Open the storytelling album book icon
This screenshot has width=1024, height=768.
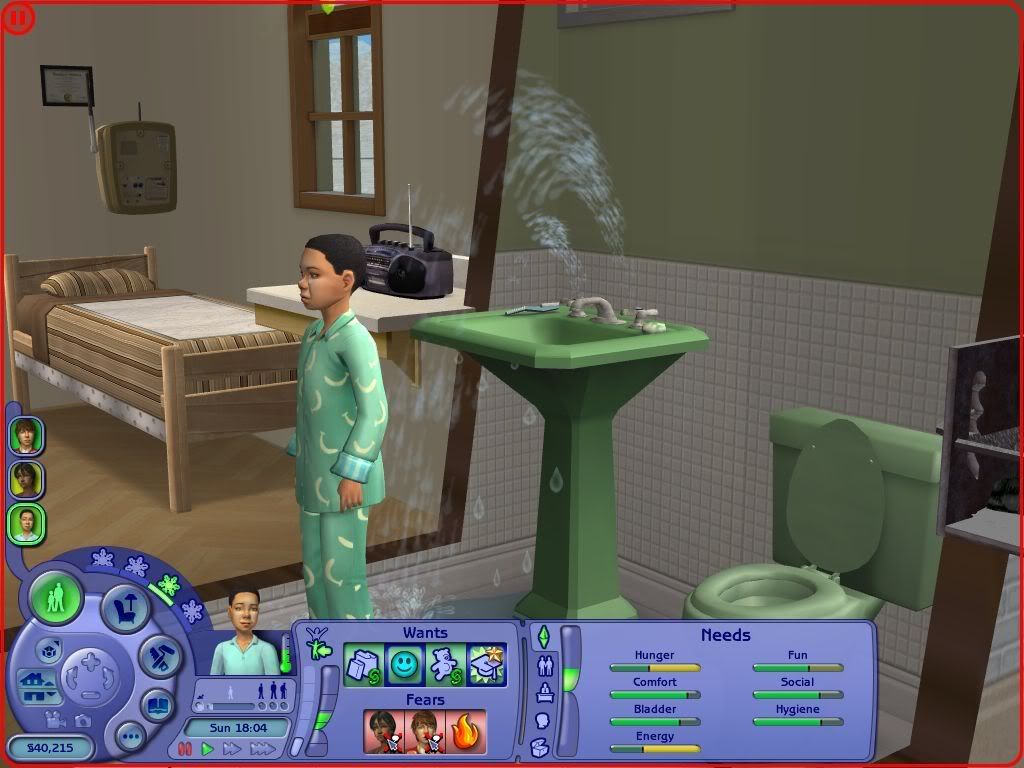pyautogui.click(x=157, y=705)
